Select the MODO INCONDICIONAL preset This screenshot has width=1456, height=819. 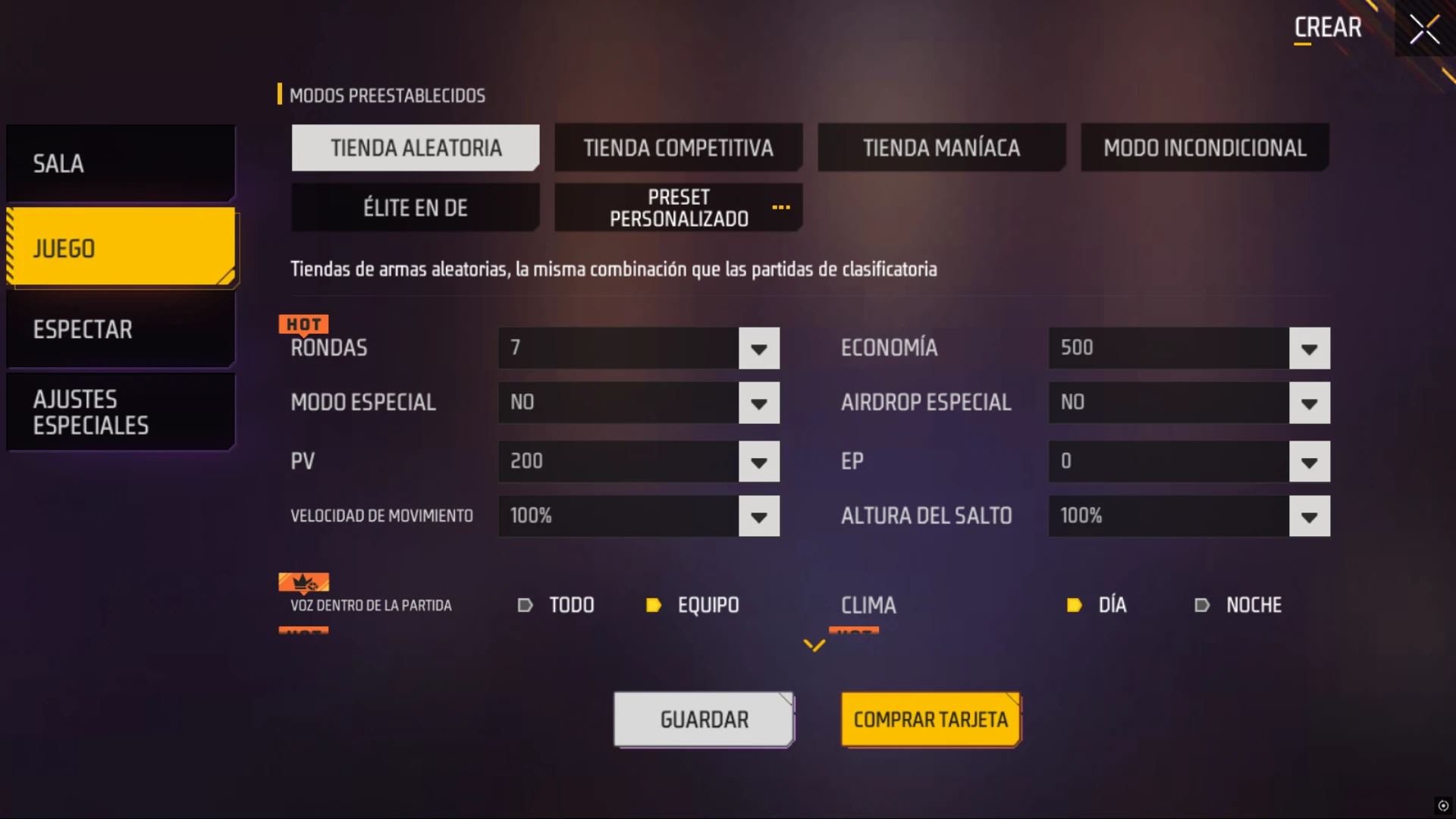[1204, 147]
